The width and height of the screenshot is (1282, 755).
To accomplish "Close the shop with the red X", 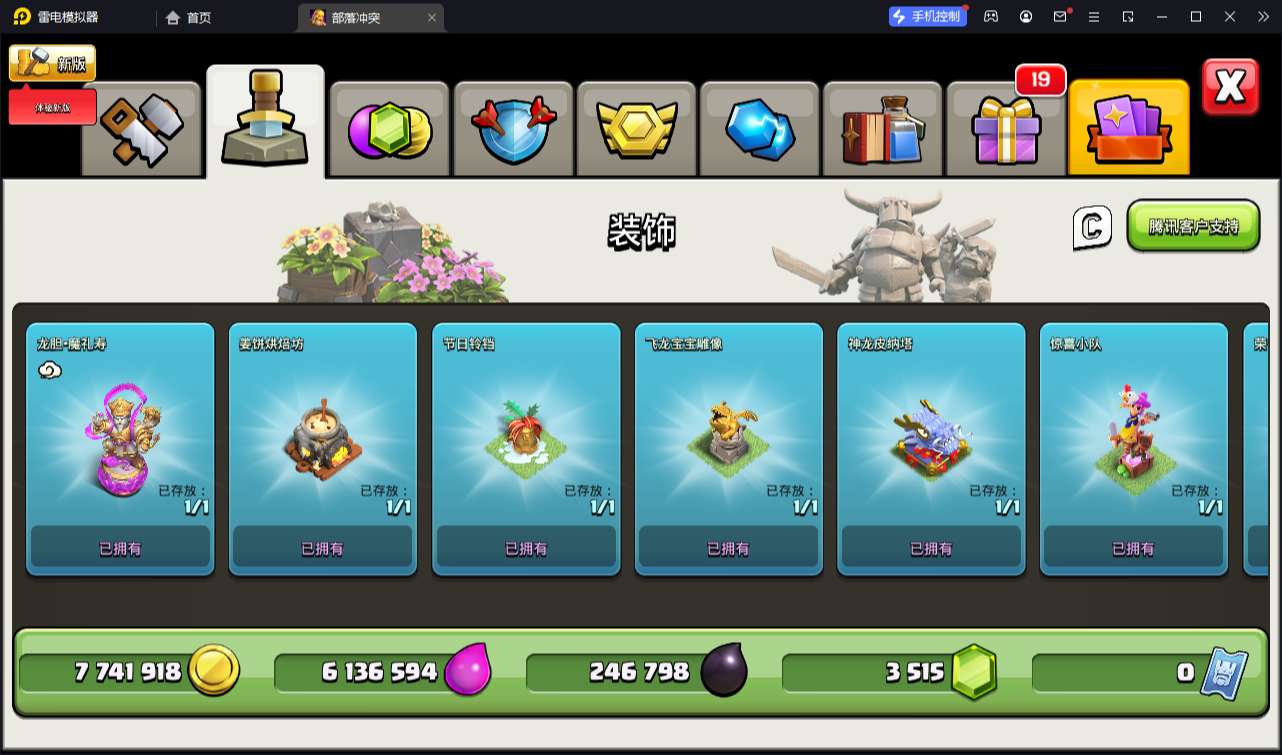I will pyautogui.click(x=1230, y=88).
